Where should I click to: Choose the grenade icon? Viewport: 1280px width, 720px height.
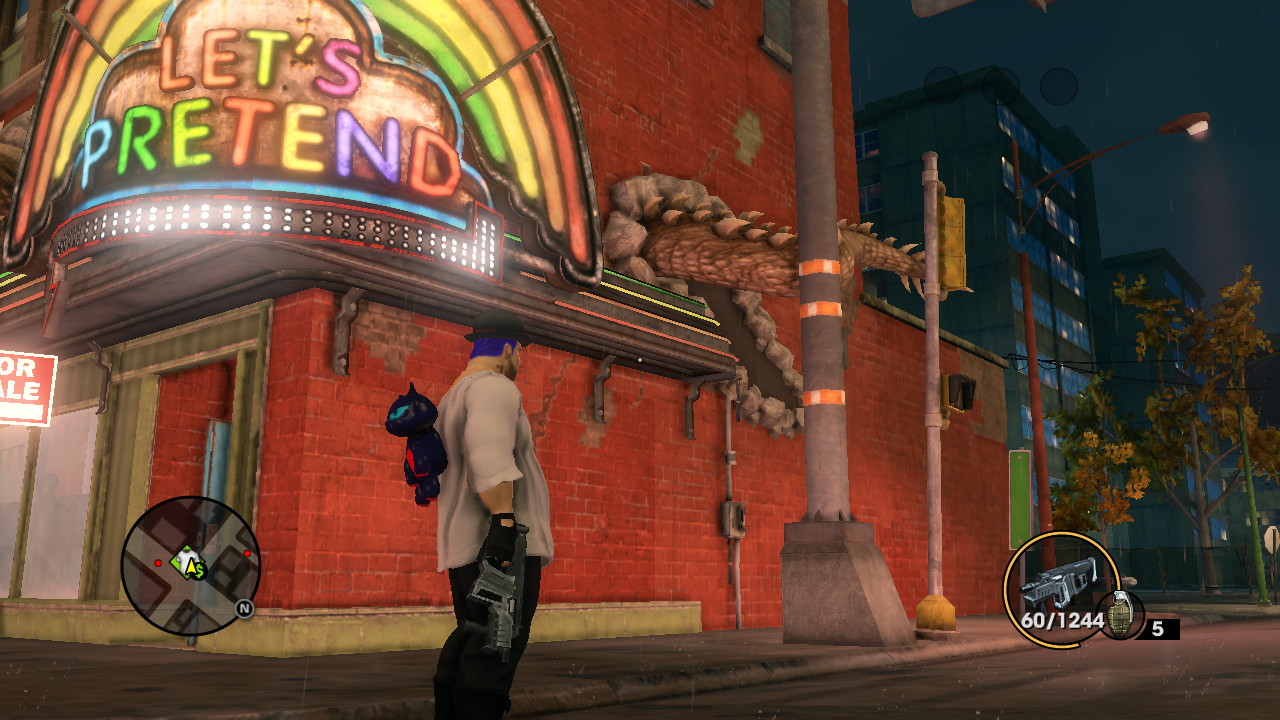click(x=1120, y=615)
